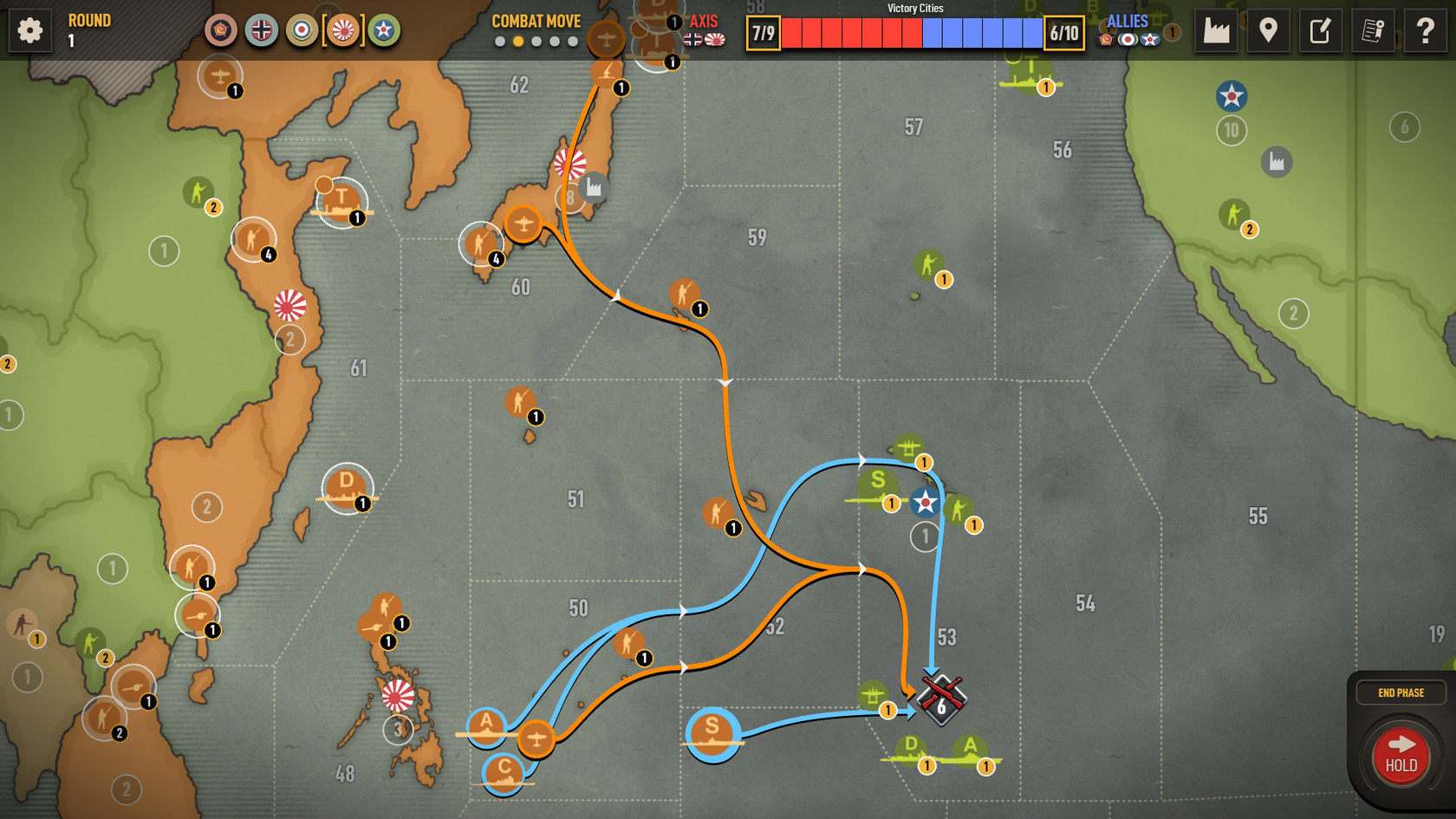Open the help question mark panel

[x=1424, y=30]
